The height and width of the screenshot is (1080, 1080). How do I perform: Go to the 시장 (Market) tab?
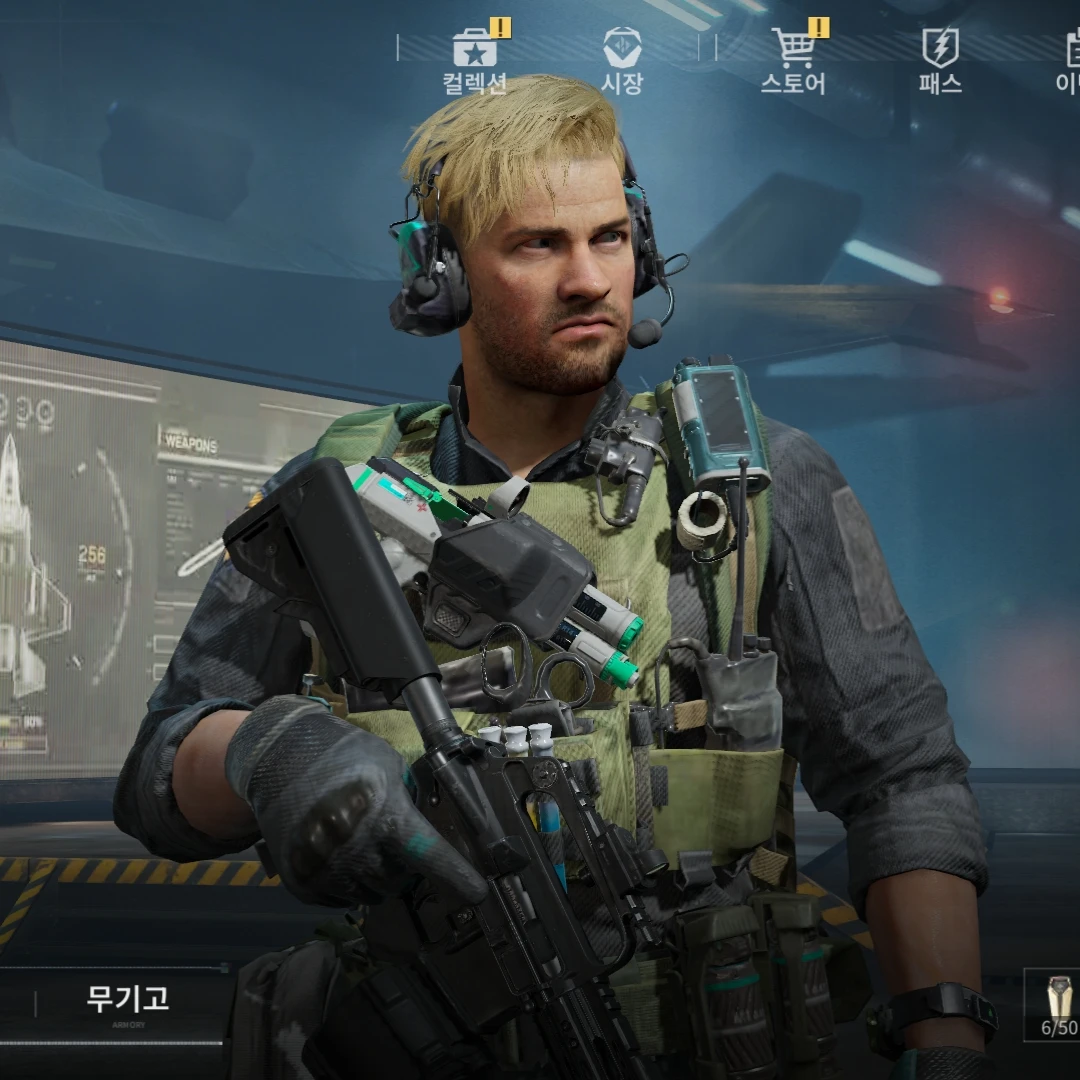point(621,60)
